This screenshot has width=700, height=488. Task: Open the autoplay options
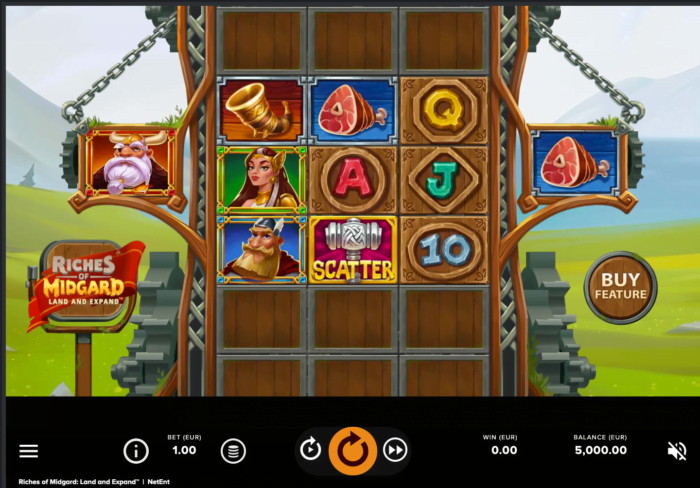[311, 450]
